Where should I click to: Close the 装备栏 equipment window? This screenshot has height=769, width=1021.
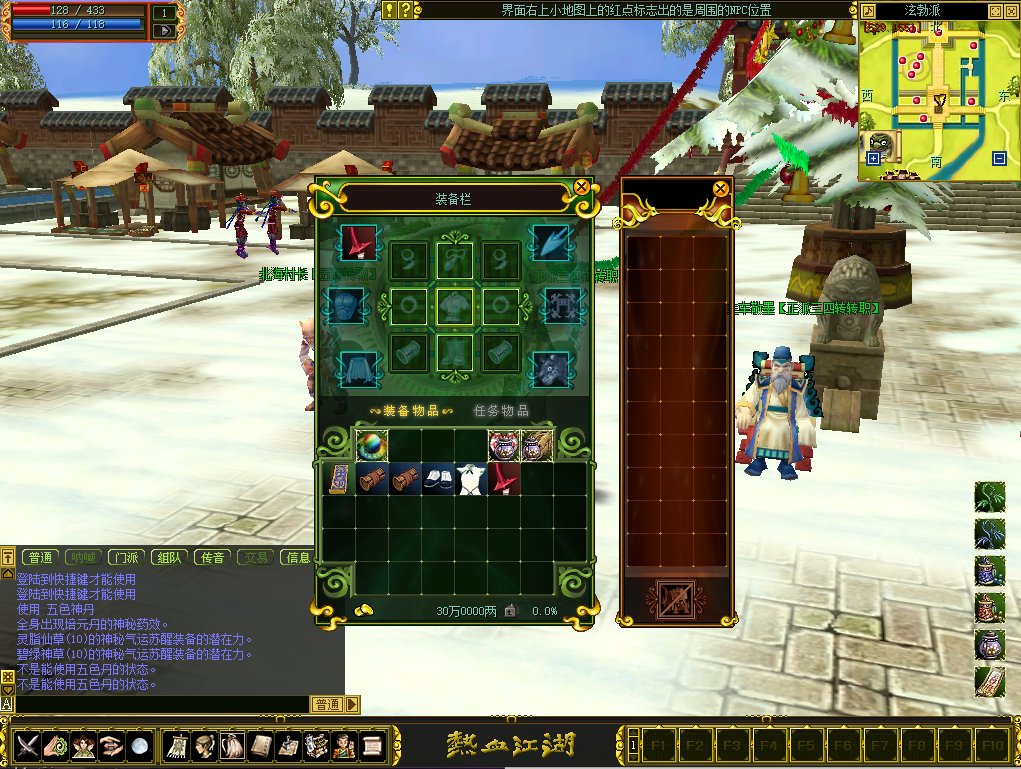click(581, 187)
